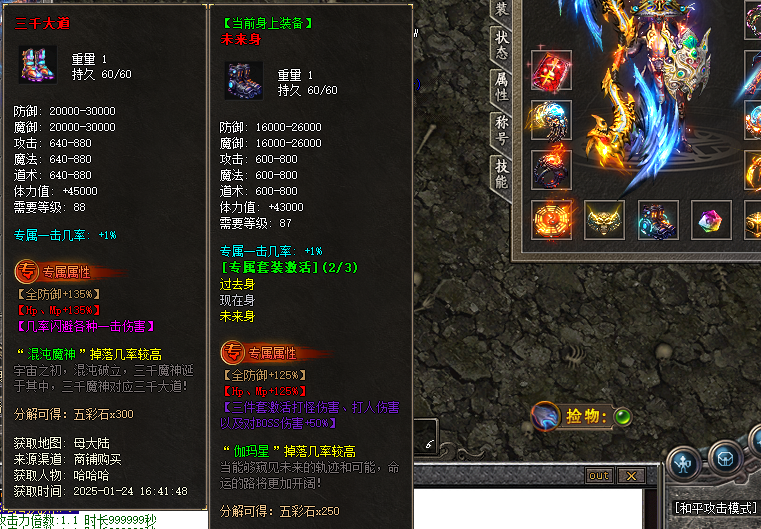Click the equipped boots slot
Image resolution: width=761 pixels, height=529 pixels.
point(657,219)
